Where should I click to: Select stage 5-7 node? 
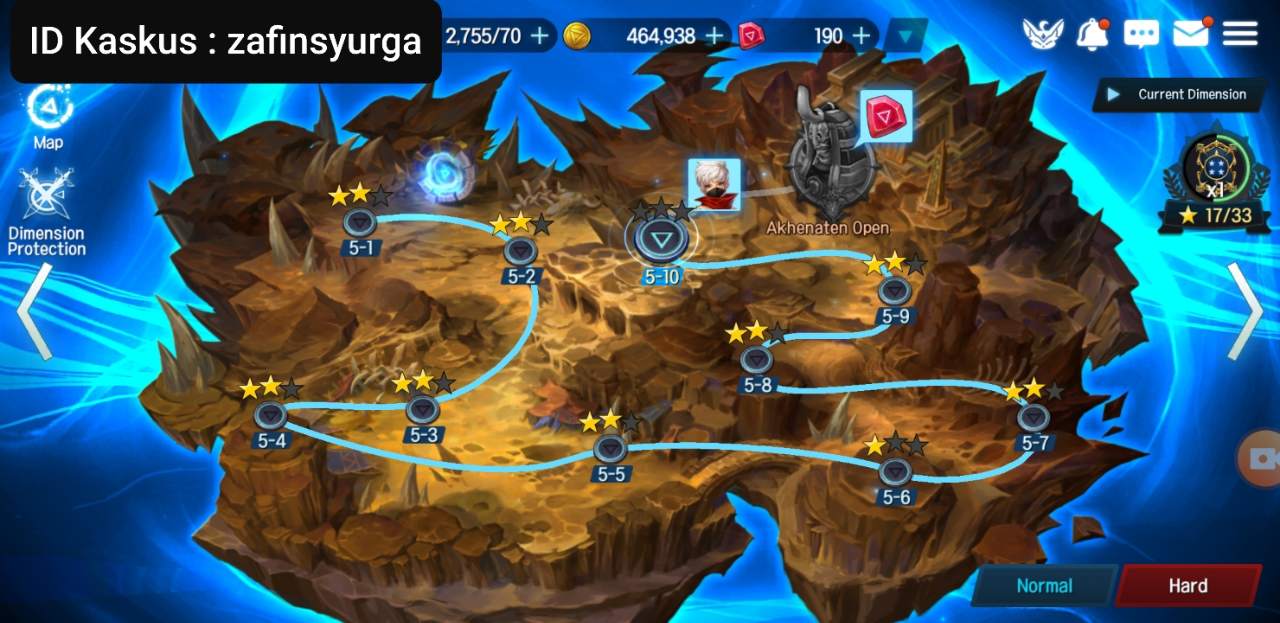tap(1034, 417)
